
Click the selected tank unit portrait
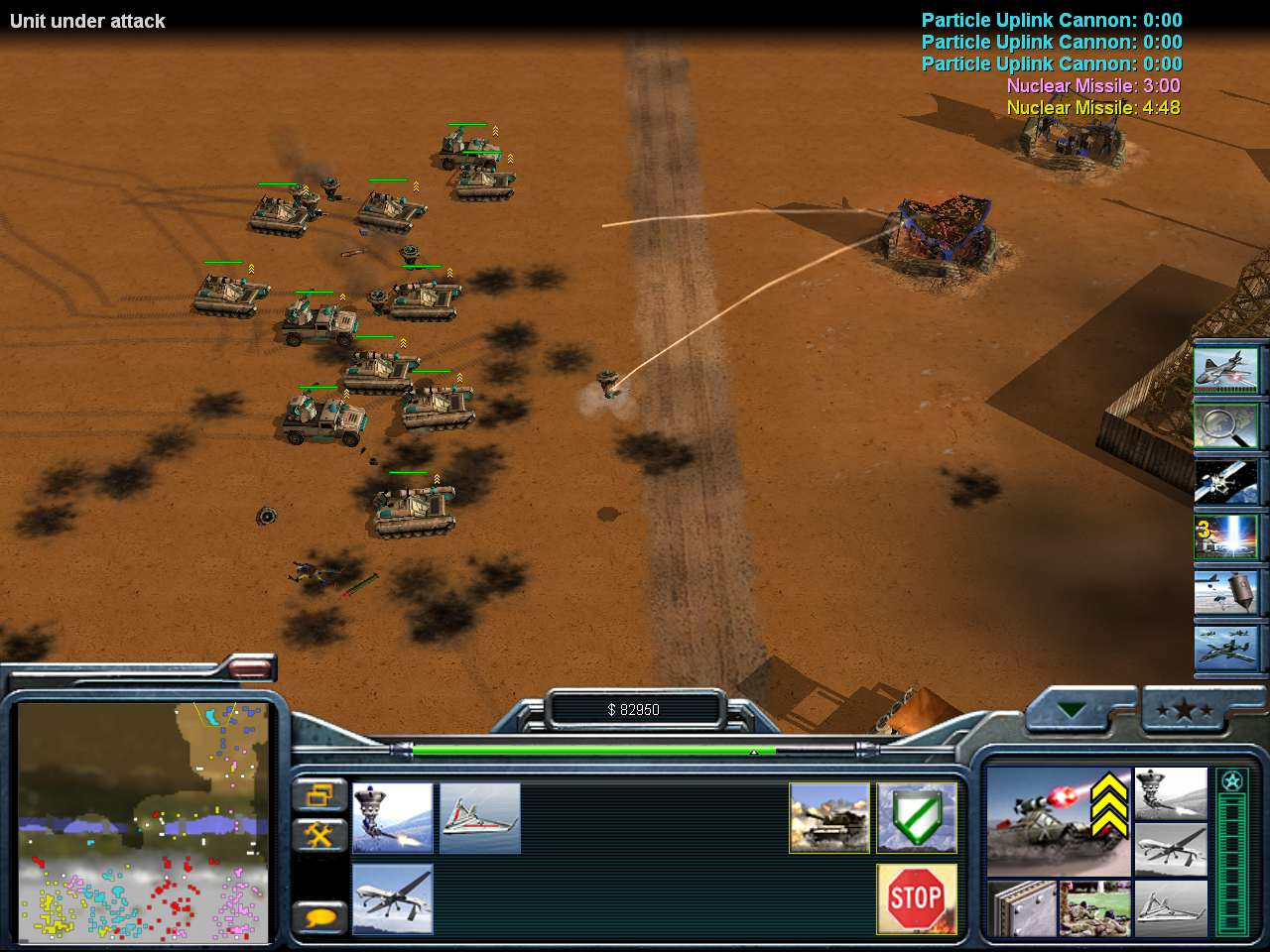[1058, 821]
